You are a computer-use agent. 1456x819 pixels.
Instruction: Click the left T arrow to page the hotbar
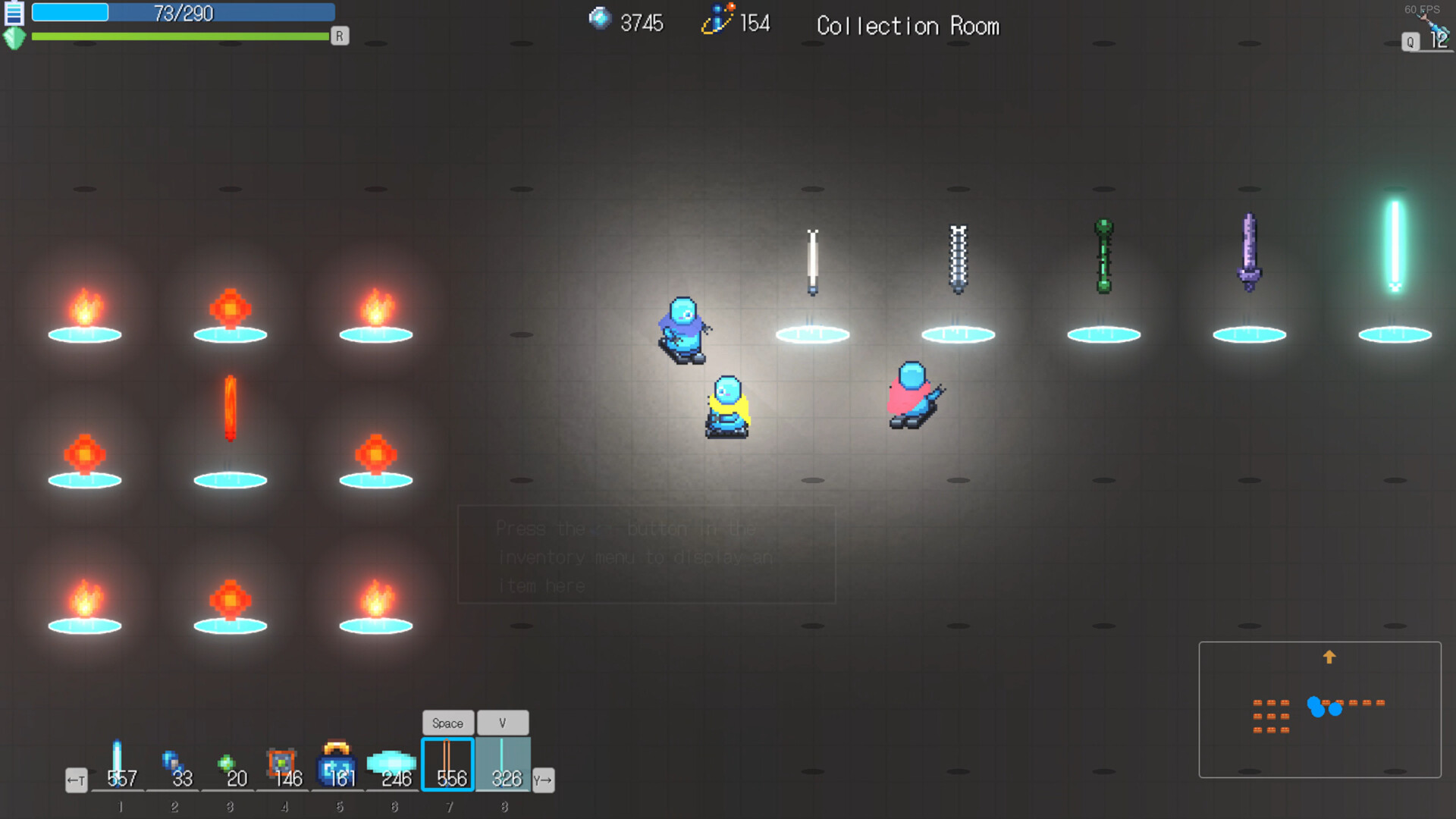coord(76,780)
